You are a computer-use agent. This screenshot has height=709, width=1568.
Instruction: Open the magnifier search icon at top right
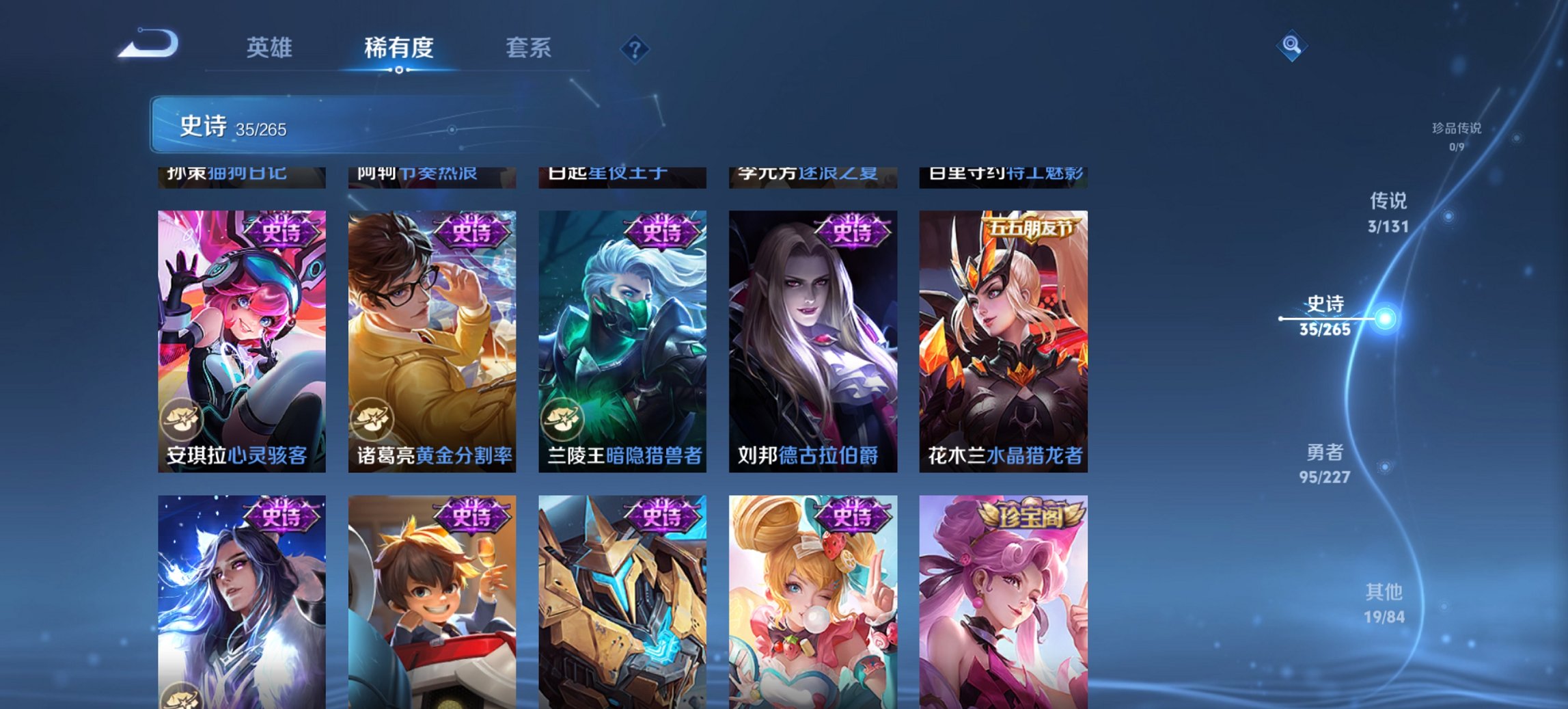[1290, 46]
